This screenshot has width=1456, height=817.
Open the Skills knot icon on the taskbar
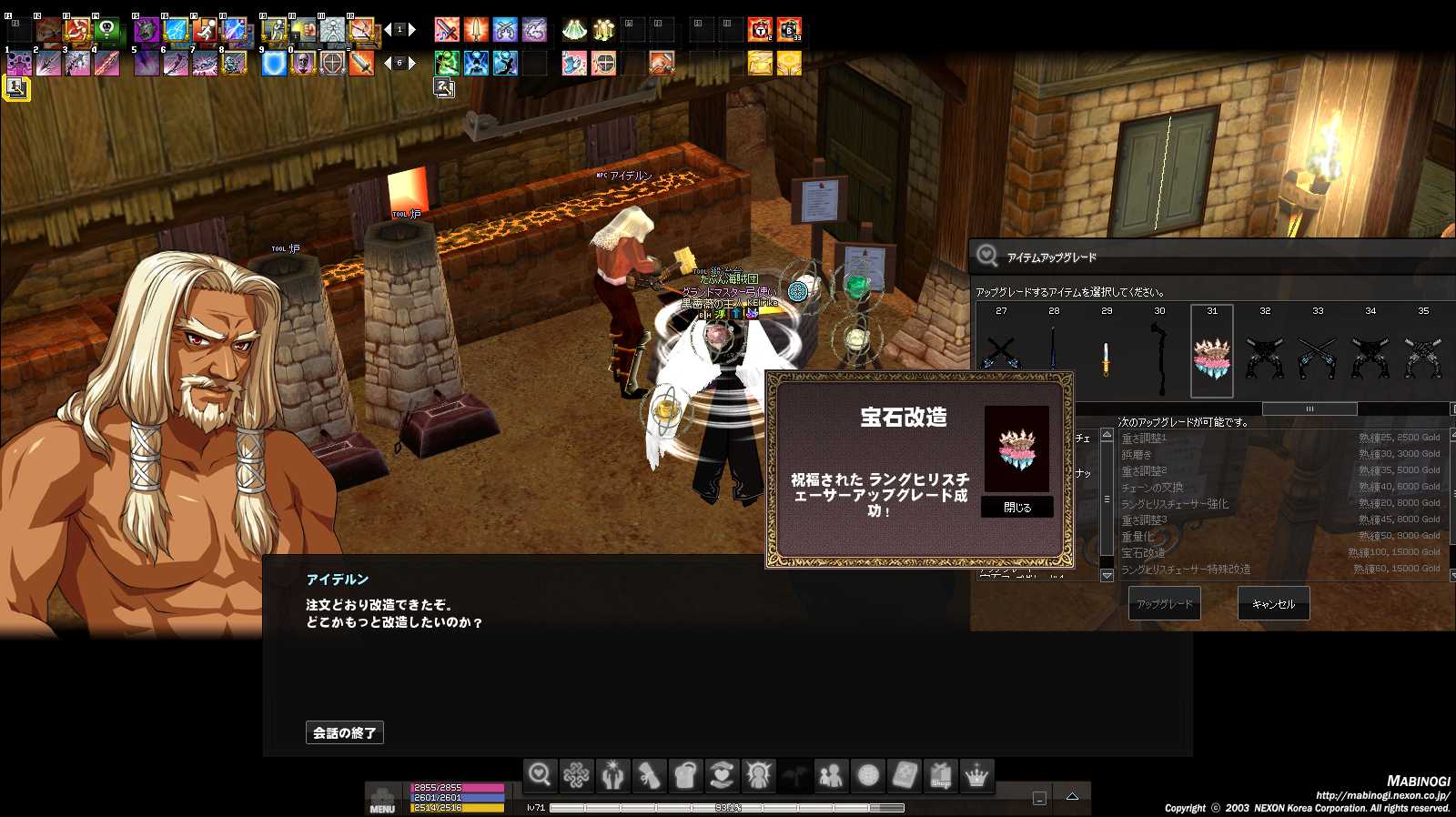pos(577,774)
